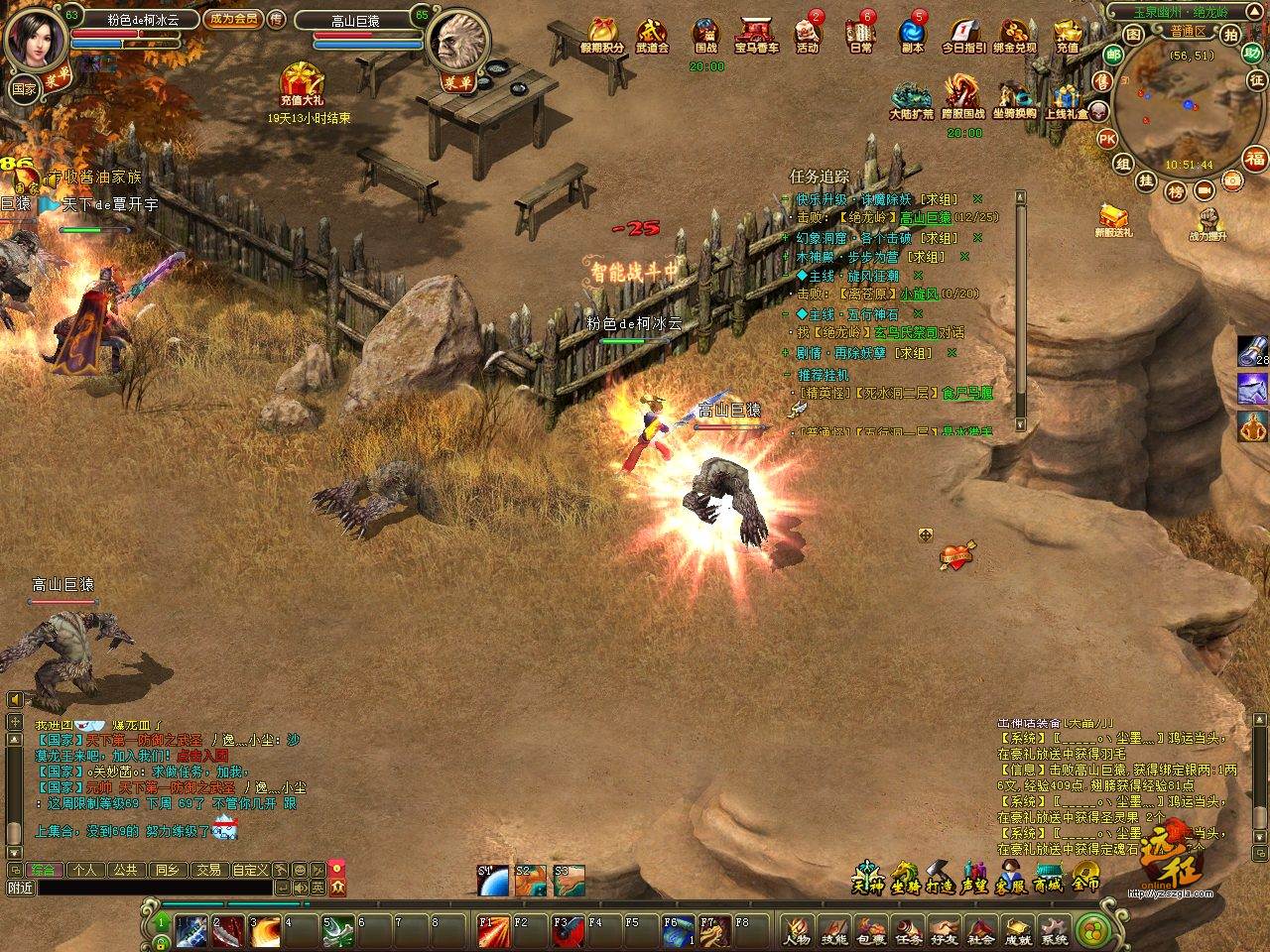1270x952 pixels.
Task: Open the 副本 dungeon menu
Action: click(912, 34)
